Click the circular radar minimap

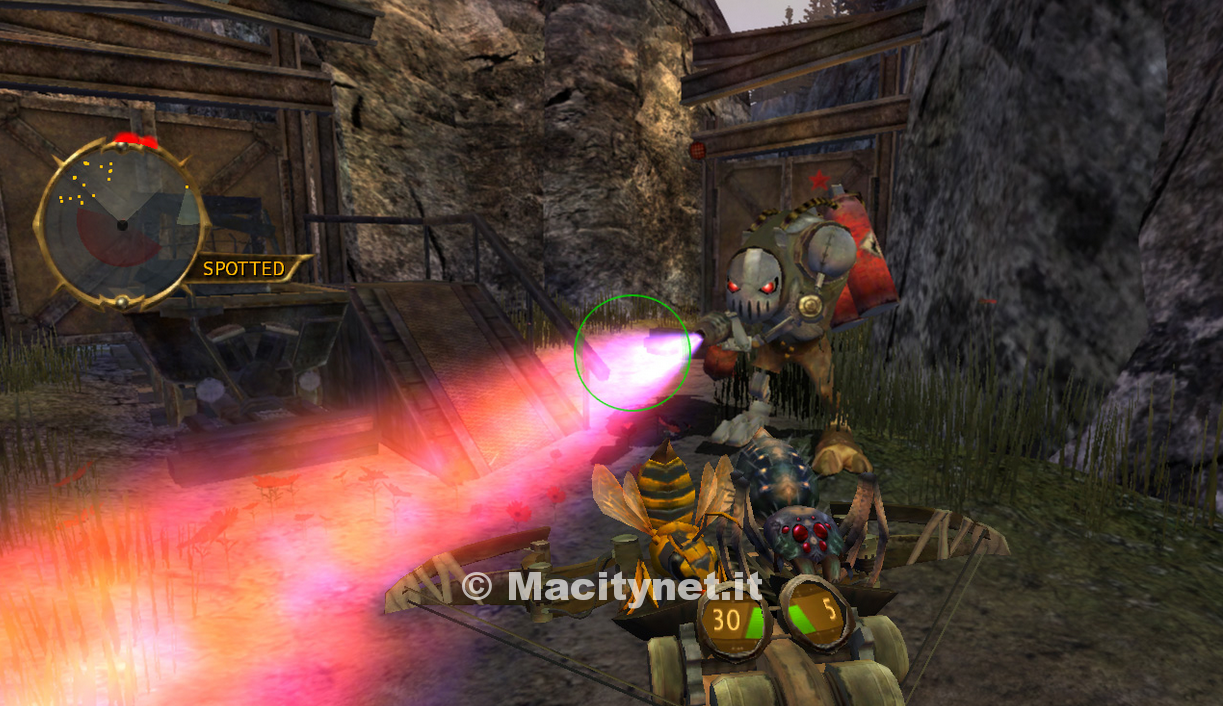pyautogui.click(x=121, y=223)
